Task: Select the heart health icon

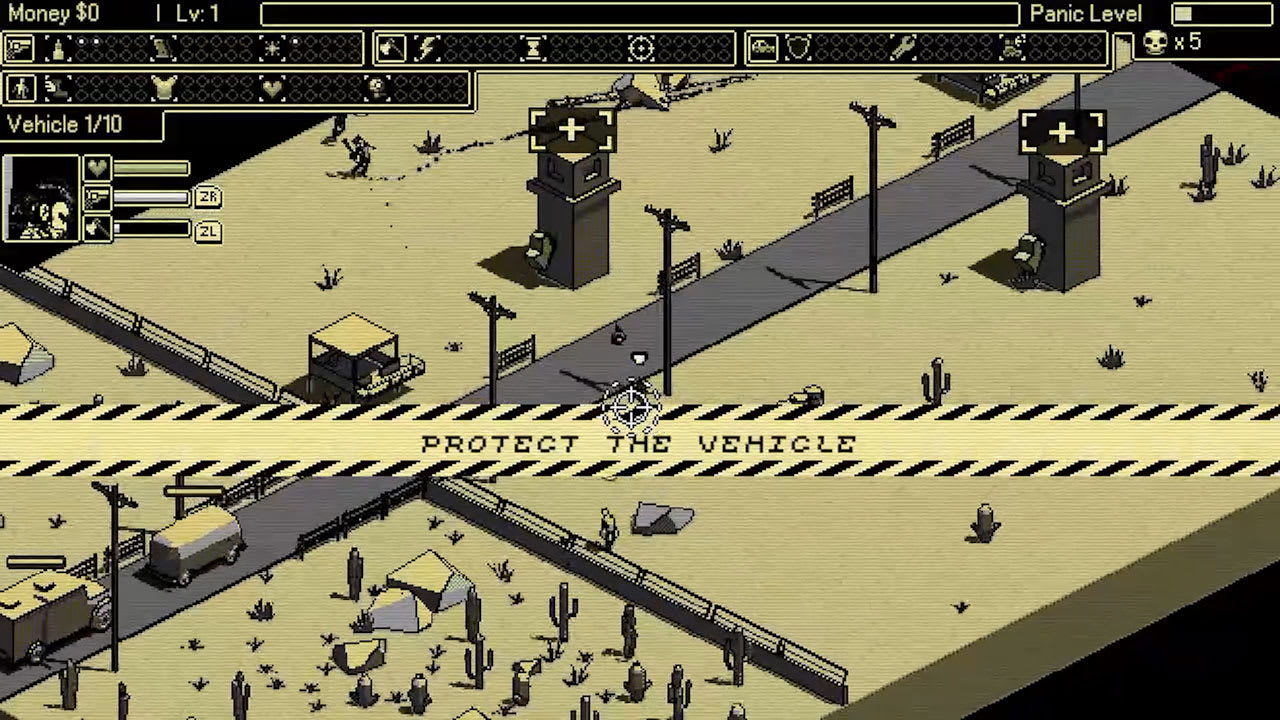Action: 270,89
